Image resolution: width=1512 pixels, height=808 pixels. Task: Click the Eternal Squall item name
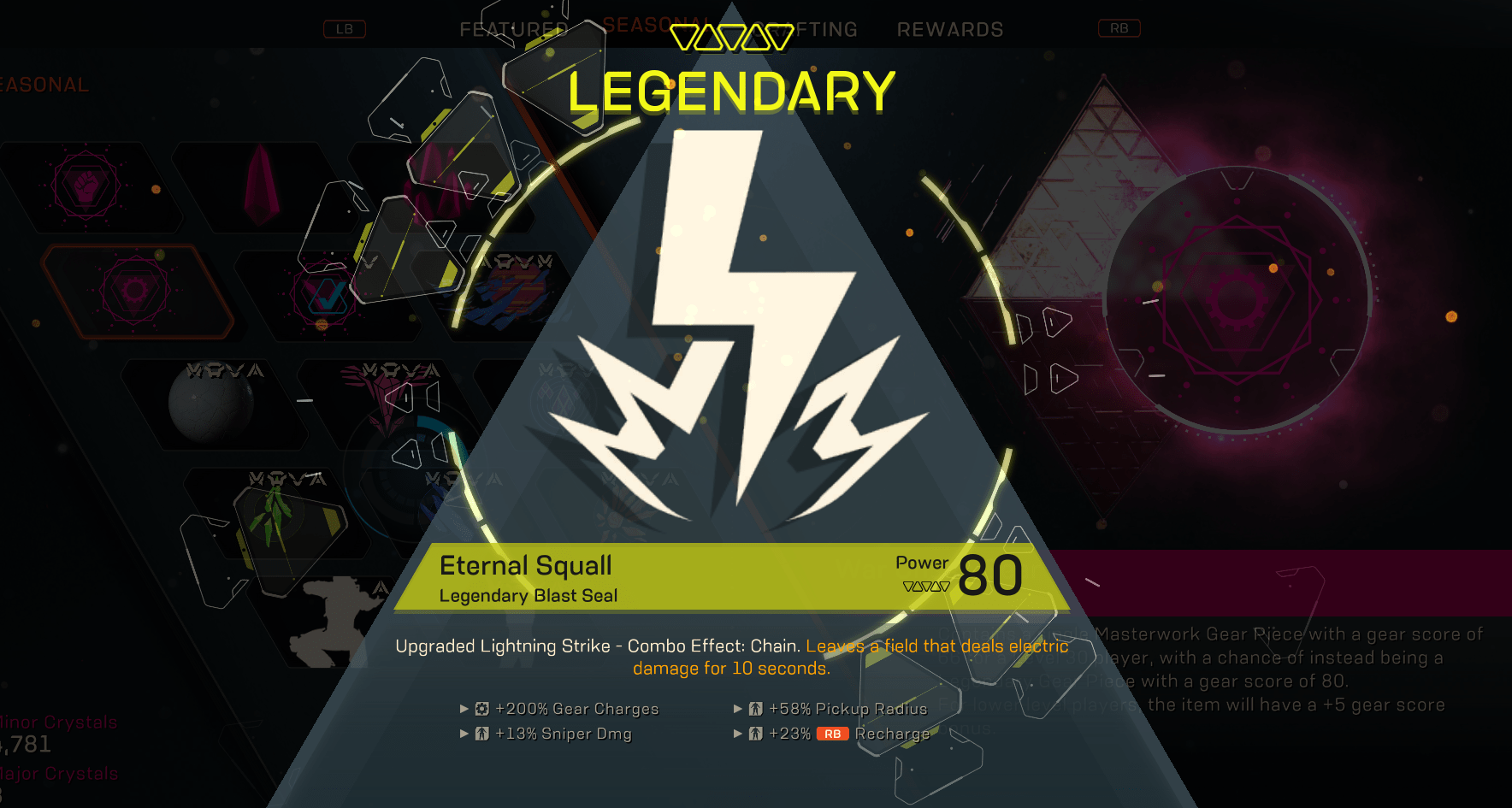524,565
